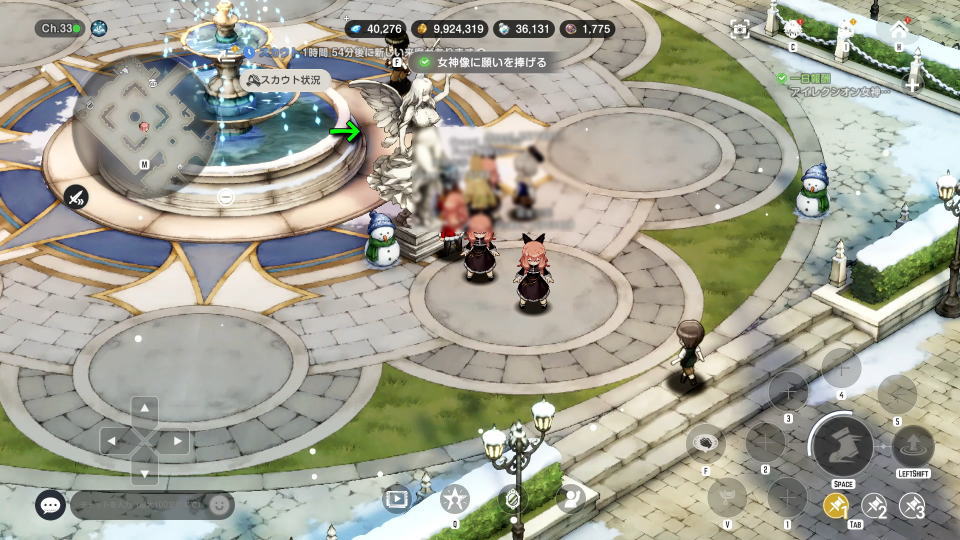Screen dimensions: 960x540
Task: Open the home menu icon
Action: coord(898,30)
